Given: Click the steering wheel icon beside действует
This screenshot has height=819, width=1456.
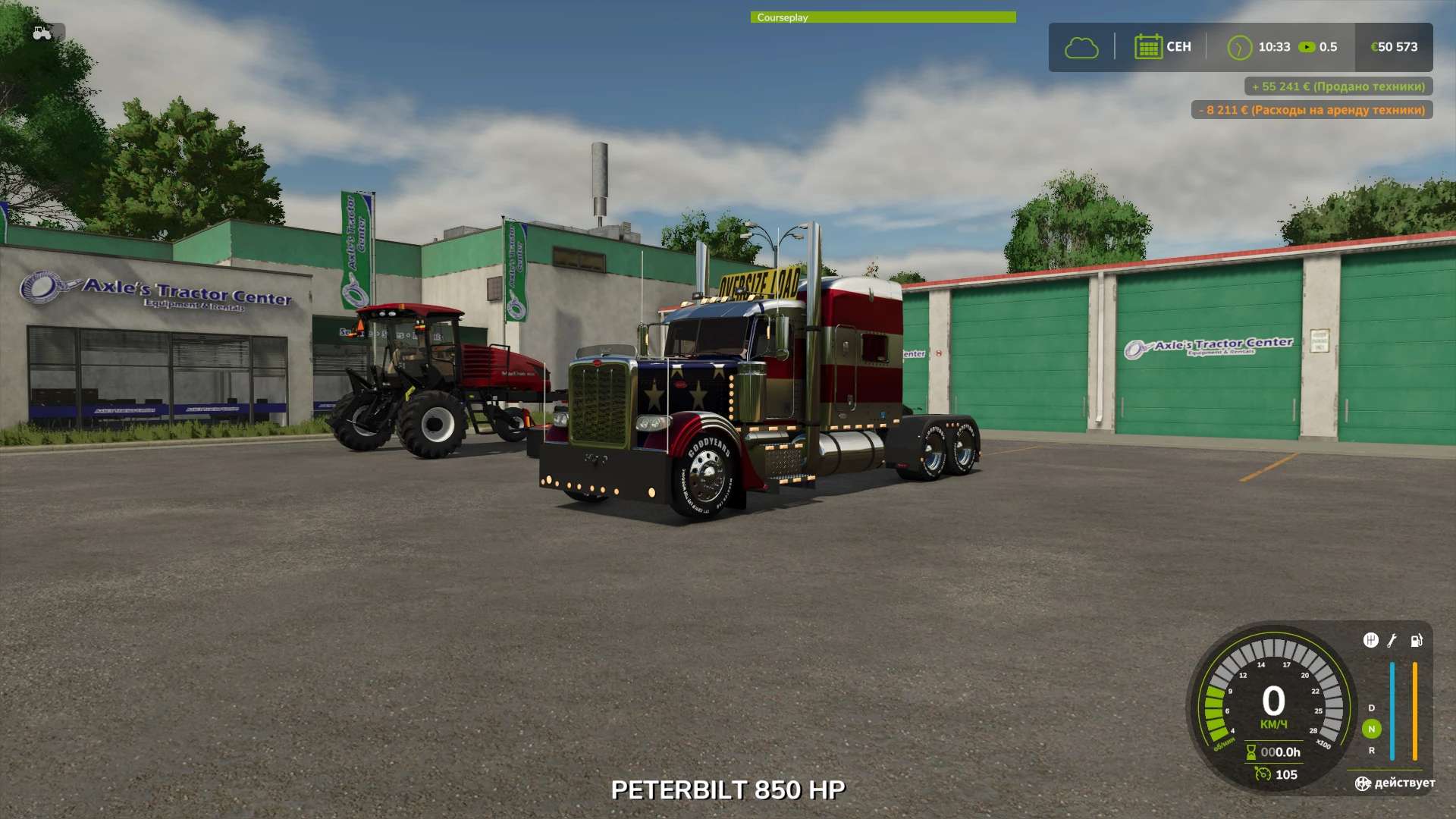Looking at the screenshot, I should tap(1363, 783).
